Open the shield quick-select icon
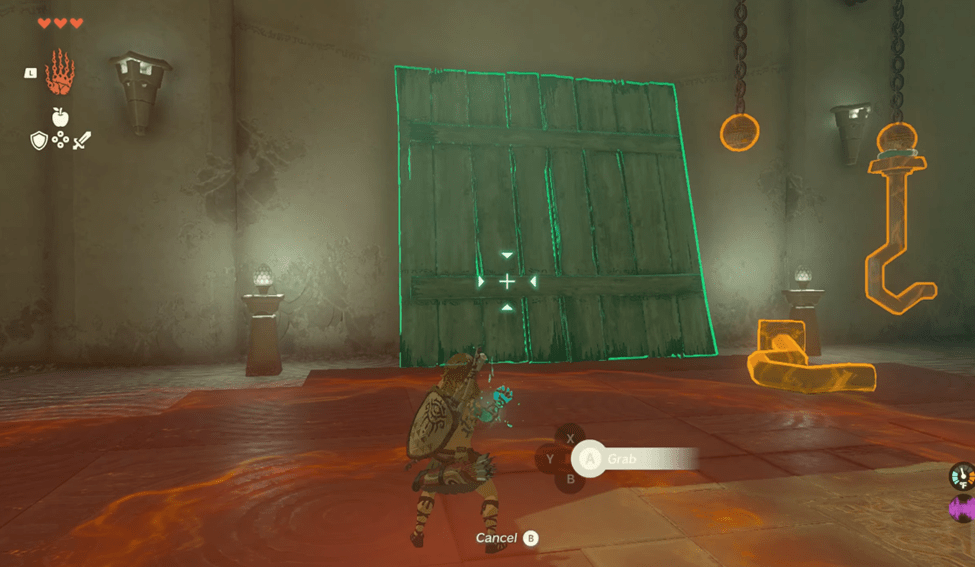 [39, 141]
